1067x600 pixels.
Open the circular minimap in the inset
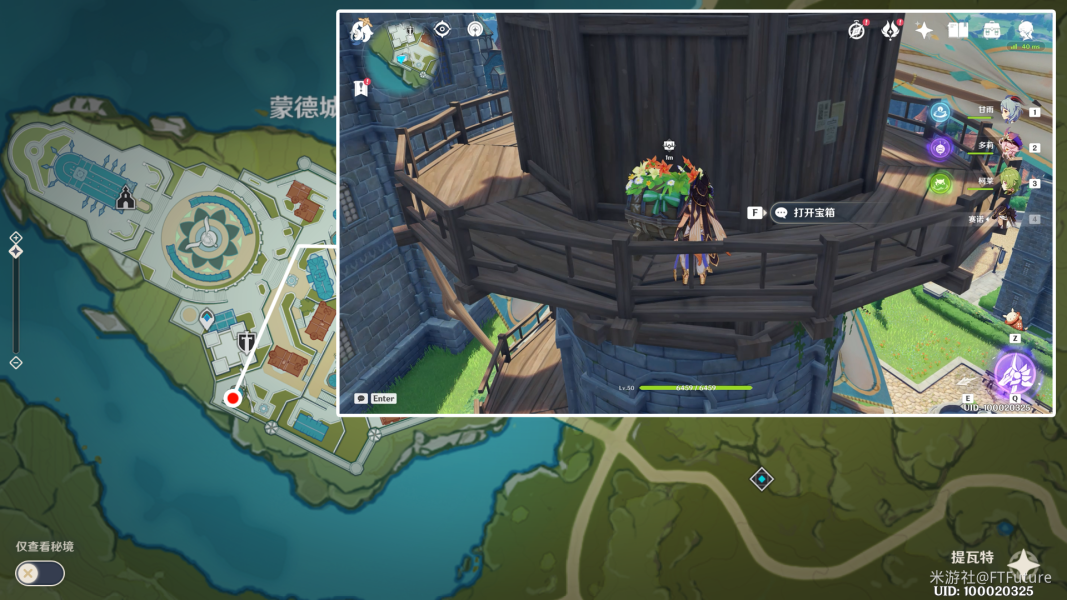click(405, 57)
